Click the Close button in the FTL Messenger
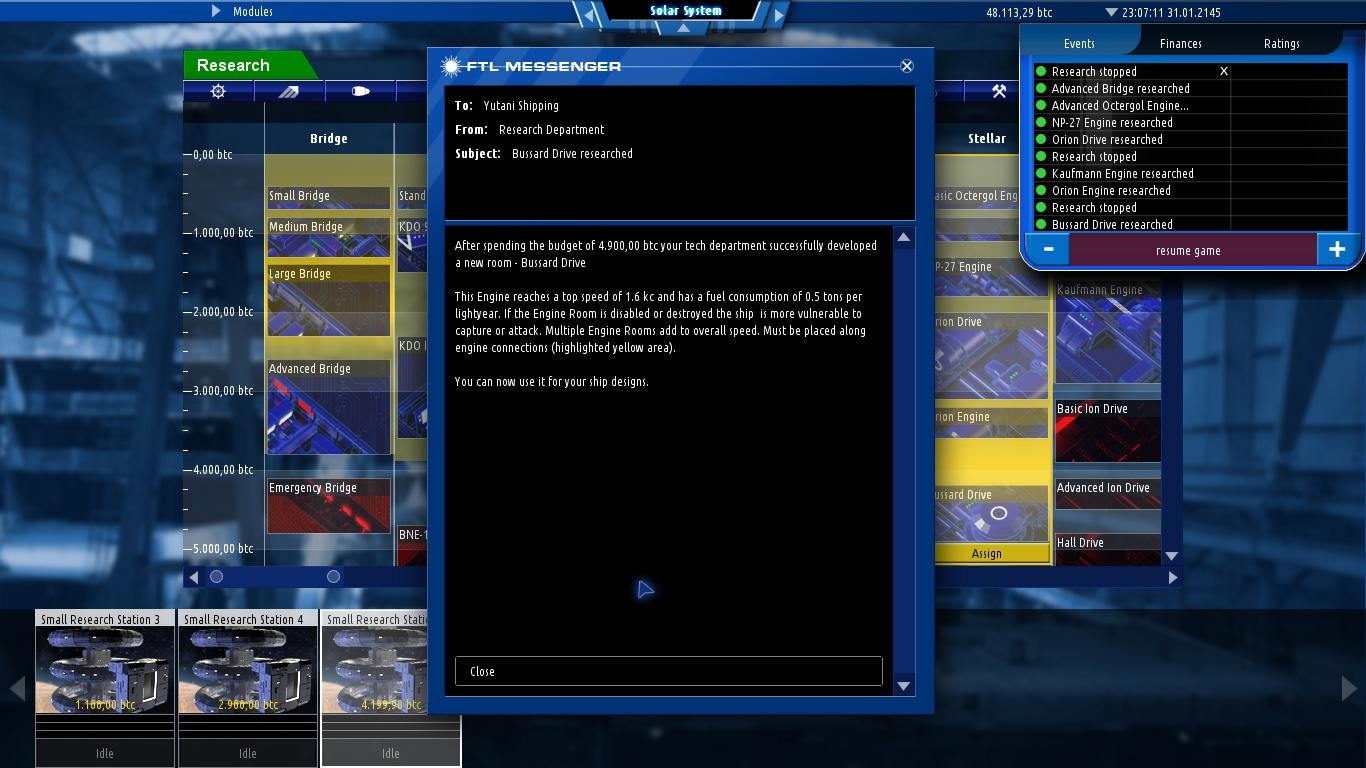This screenshot has width=1366, height=768. click(x=668, y=671)
